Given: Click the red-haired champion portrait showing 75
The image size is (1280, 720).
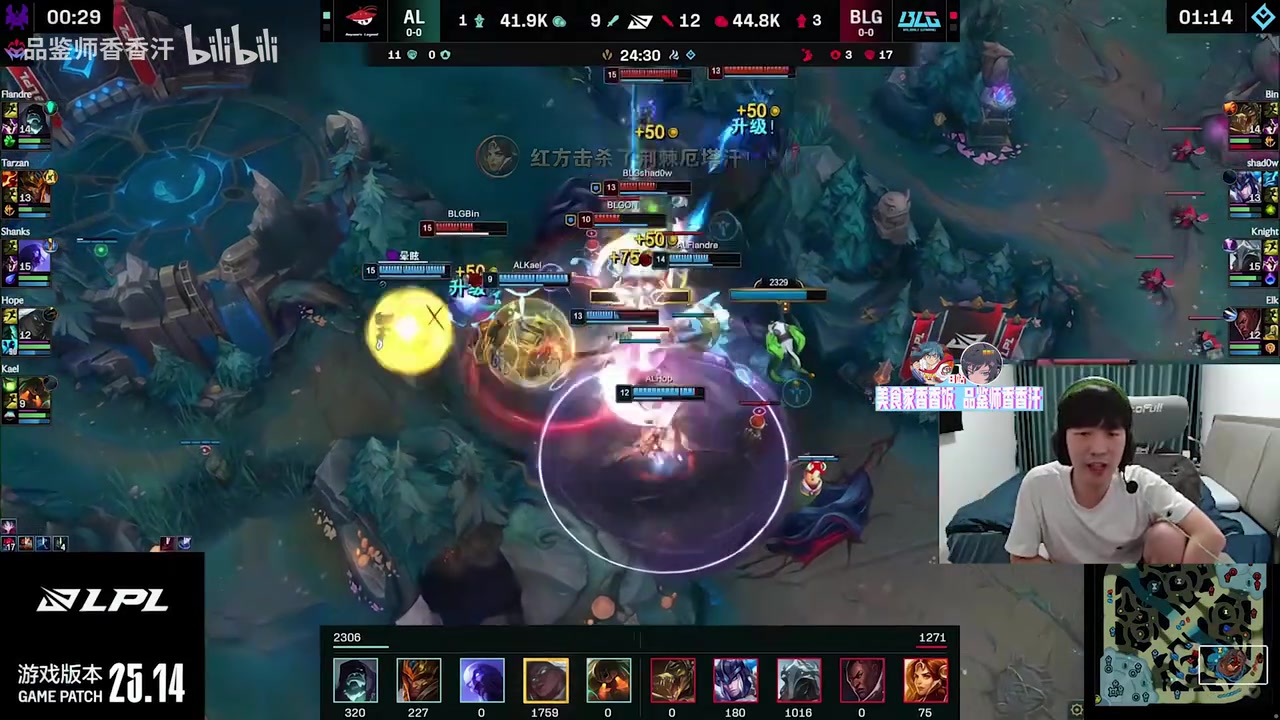Looking at the screenshot, I should (x=925, y=680).
